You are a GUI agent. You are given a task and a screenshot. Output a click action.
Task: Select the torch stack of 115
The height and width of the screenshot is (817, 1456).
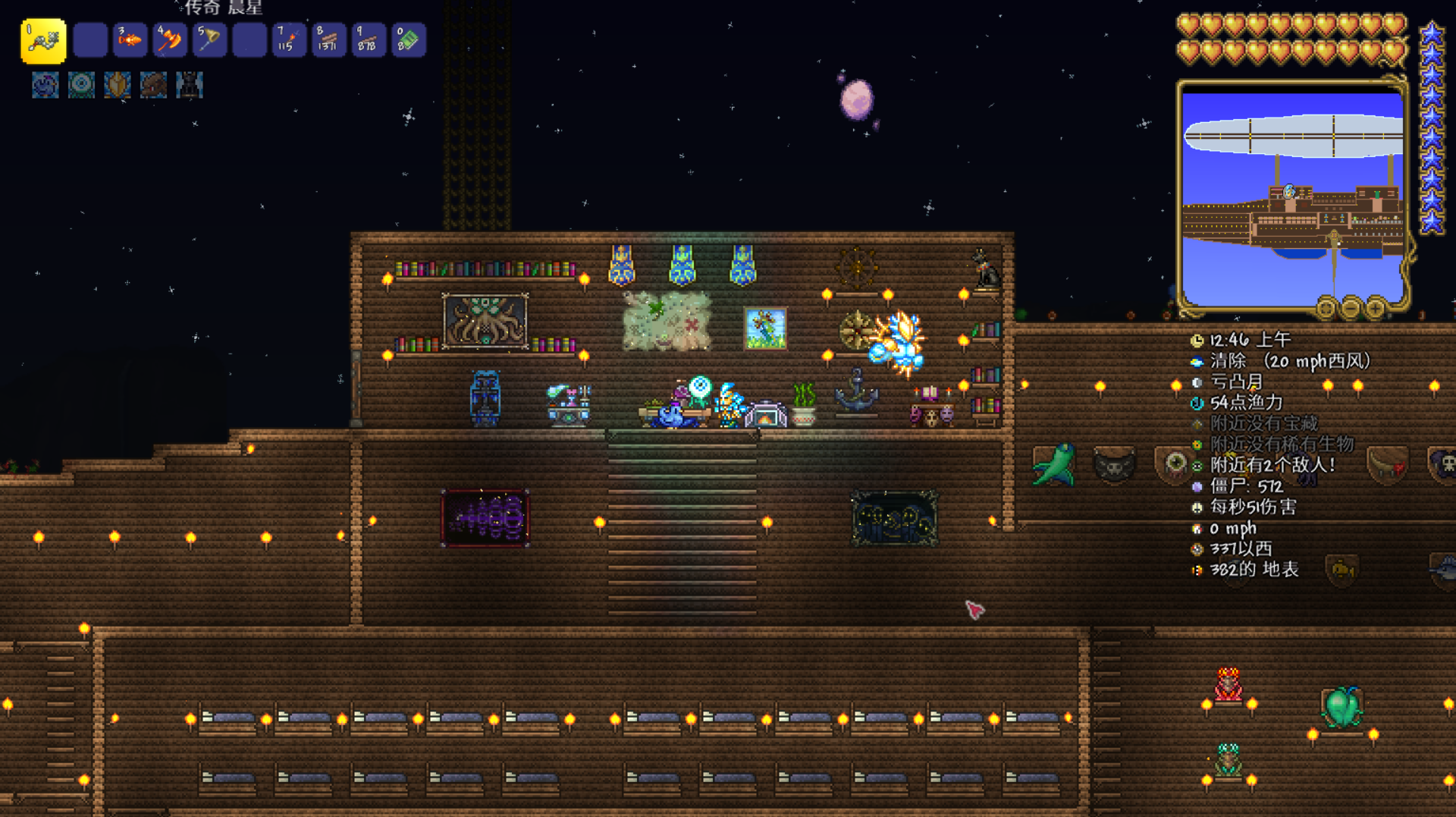click(289, 40)
